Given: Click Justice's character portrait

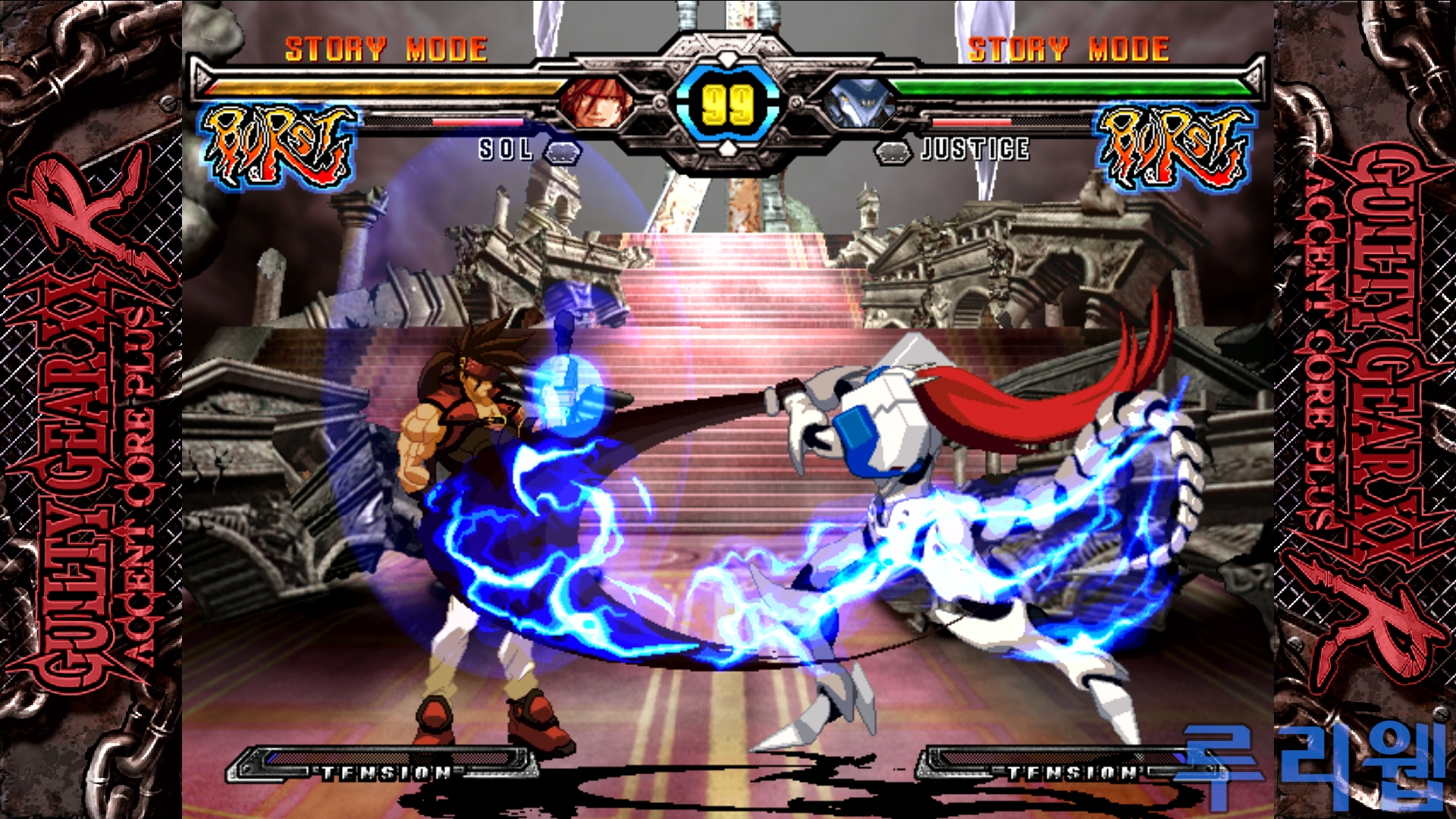Looking at the screenshot, I should 858,104.
